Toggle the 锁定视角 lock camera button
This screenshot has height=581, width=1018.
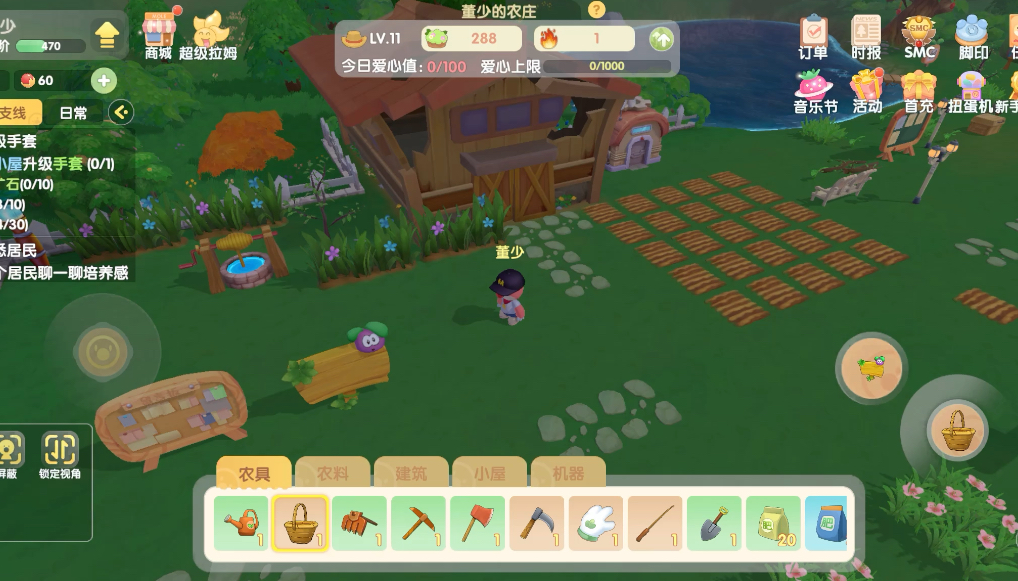pos(60,455)
